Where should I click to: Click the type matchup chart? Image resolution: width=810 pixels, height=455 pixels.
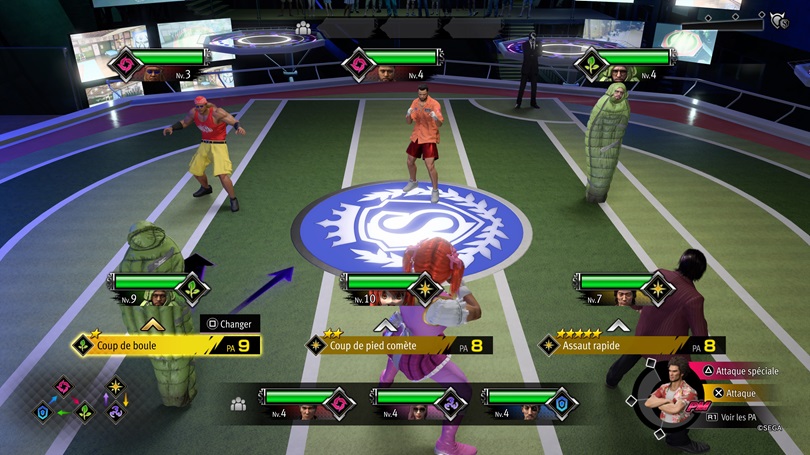(x=84, y=400)
